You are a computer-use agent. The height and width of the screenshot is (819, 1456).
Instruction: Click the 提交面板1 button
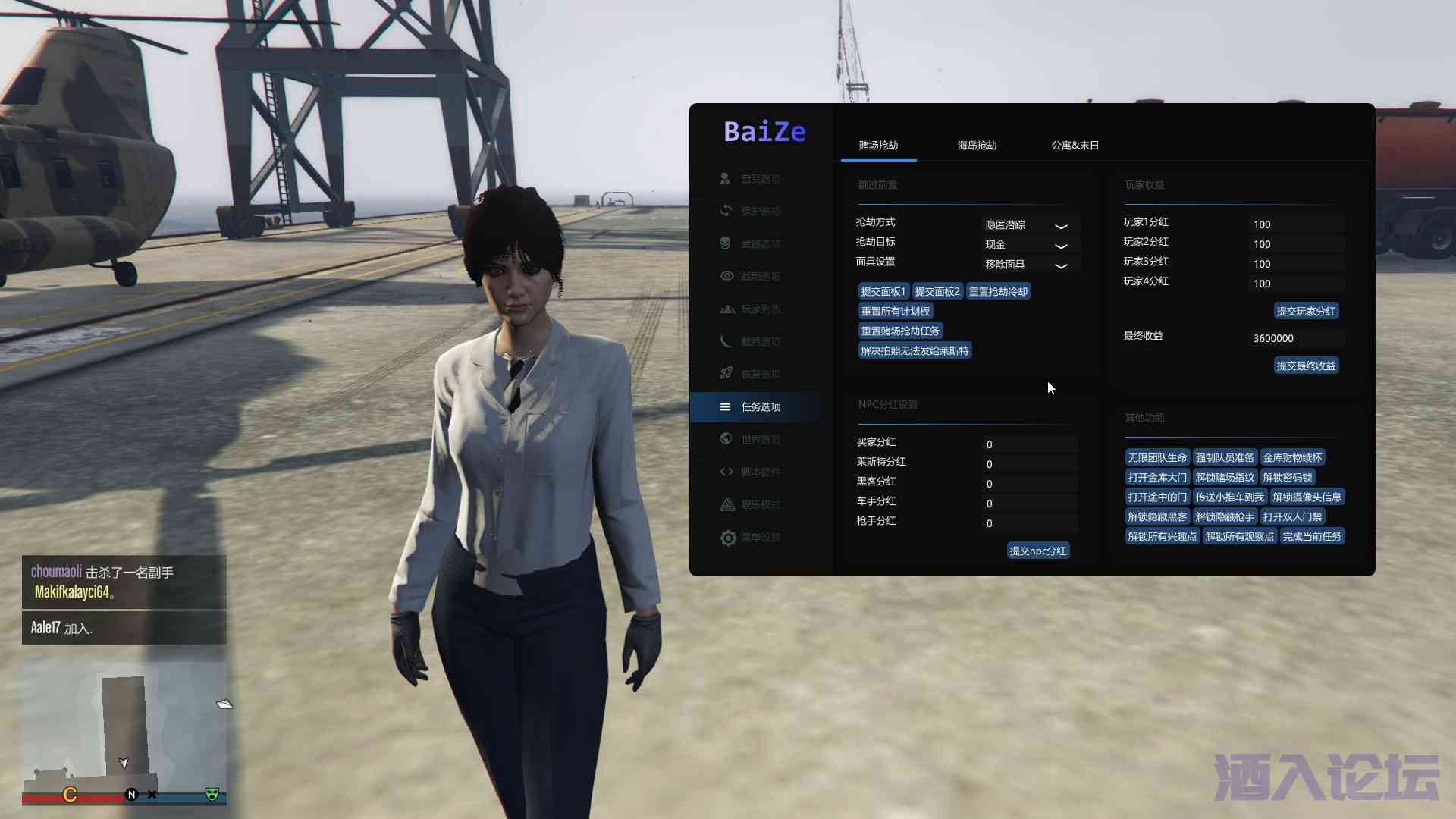pyautogui.click(x=883, y=292)
